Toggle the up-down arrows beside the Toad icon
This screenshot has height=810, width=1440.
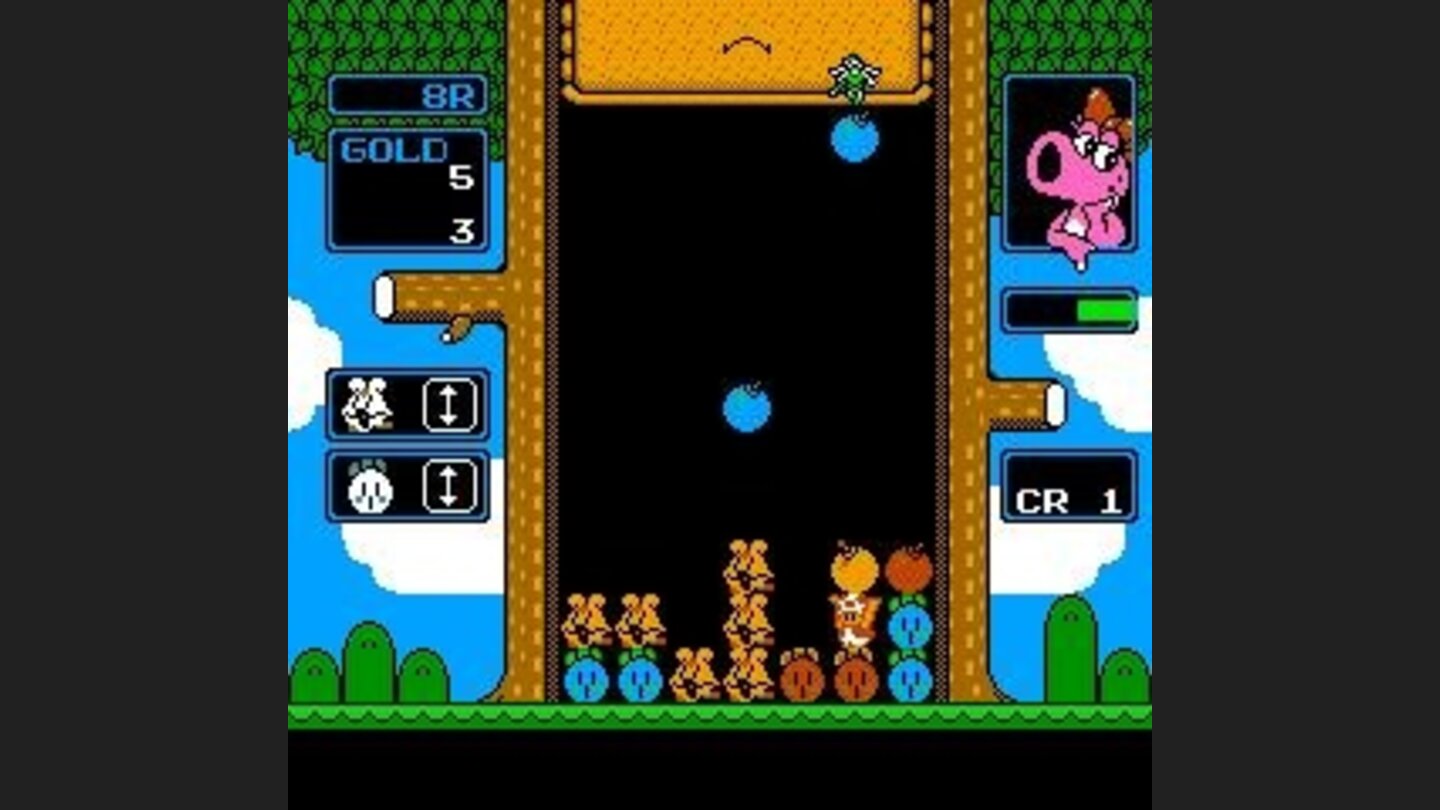click(449, 406)
